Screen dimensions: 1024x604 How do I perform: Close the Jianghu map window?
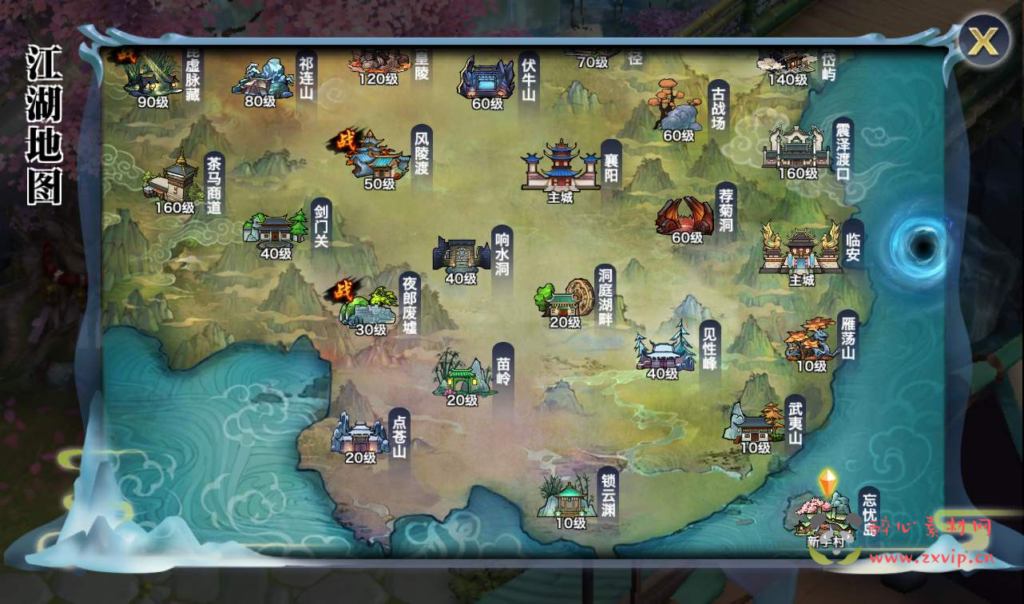(983, 42)
